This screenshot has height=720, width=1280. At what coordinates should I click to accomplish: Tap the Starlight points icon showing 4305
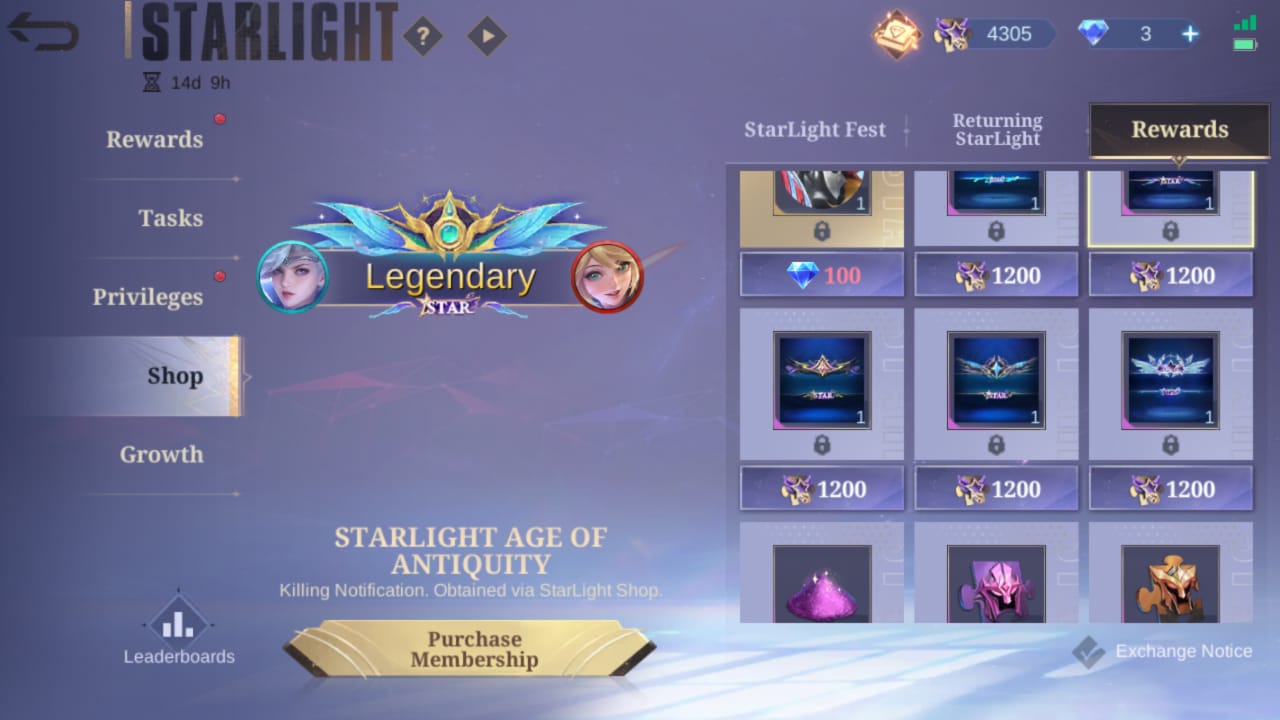[952, 33]
